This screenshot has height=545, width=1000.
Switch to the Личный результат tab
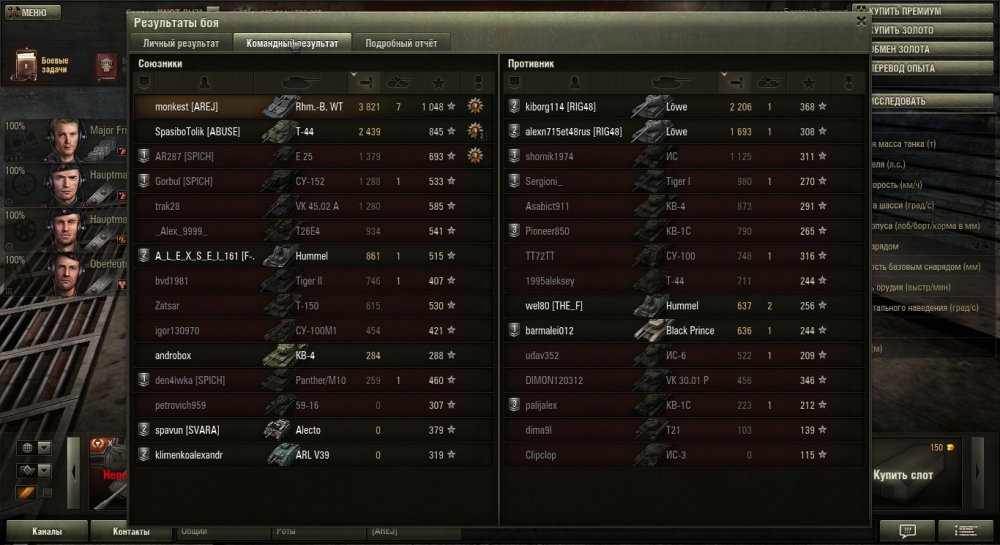pos(181,43)
